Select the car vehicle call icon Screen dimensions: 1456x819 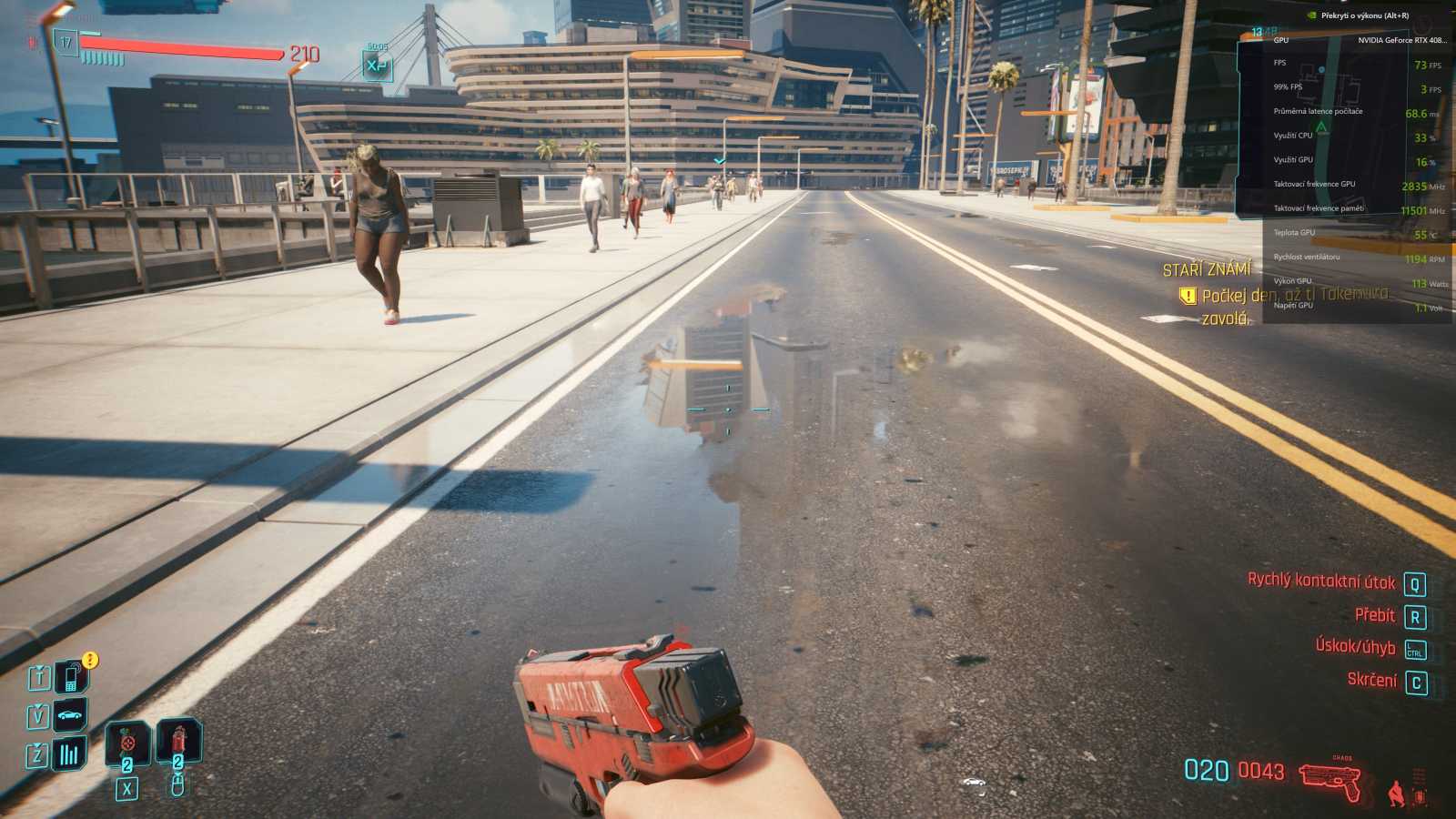[x=70, y=715]
